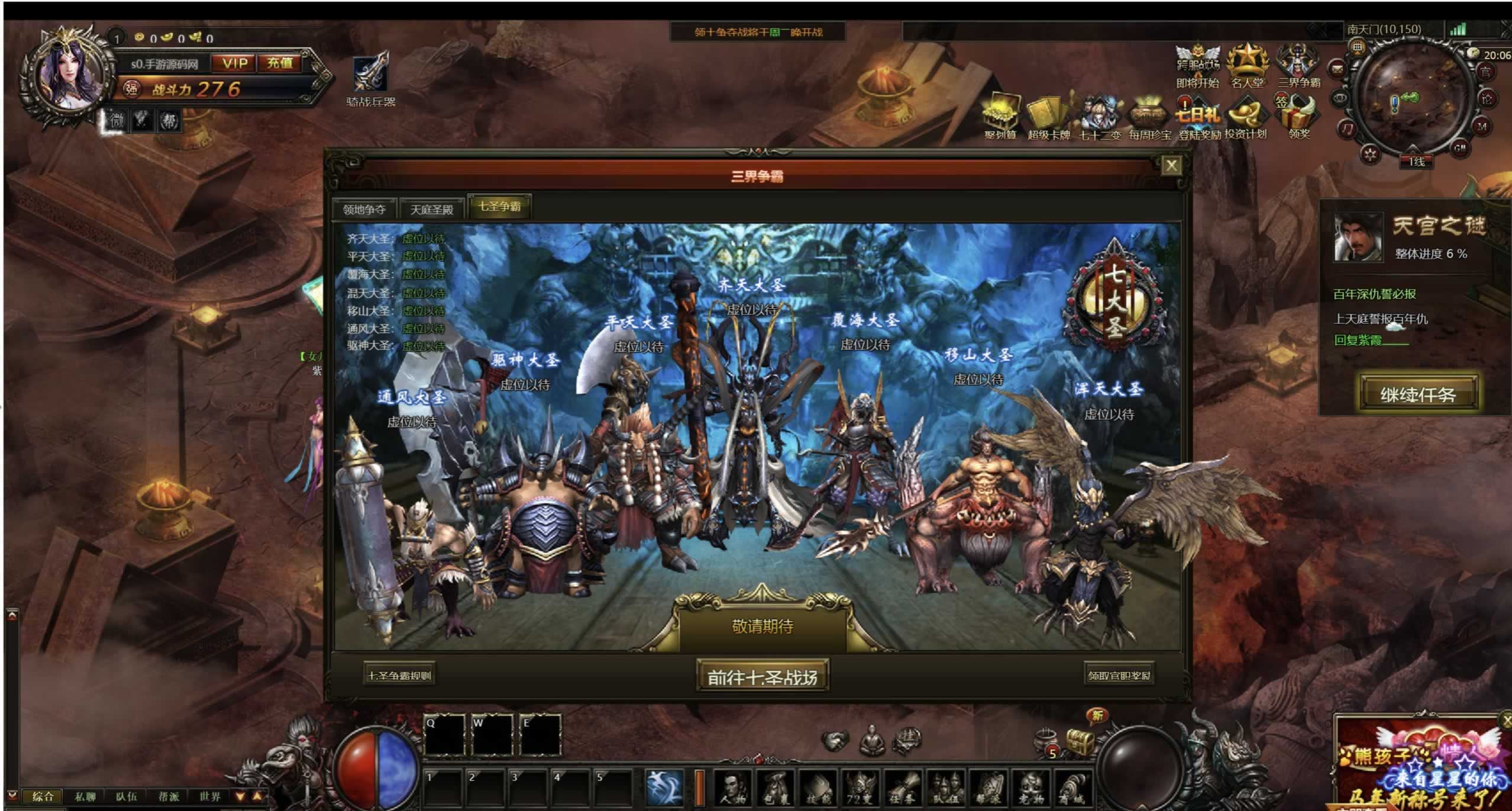Switch to the 领地争夺 tab
Screen dimensions: 1512x811
364,209
